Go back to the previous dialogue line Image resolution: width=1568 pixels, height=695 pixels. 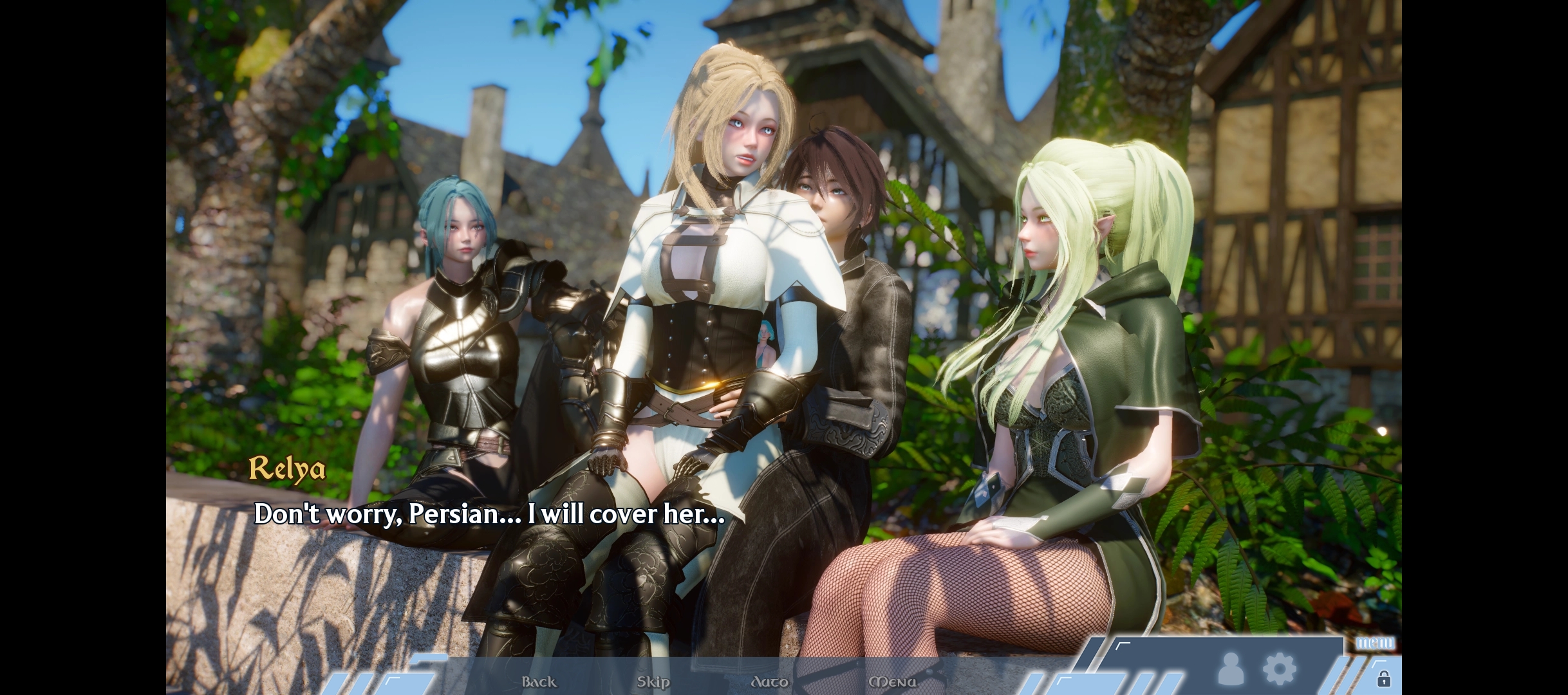coord(539,681)
